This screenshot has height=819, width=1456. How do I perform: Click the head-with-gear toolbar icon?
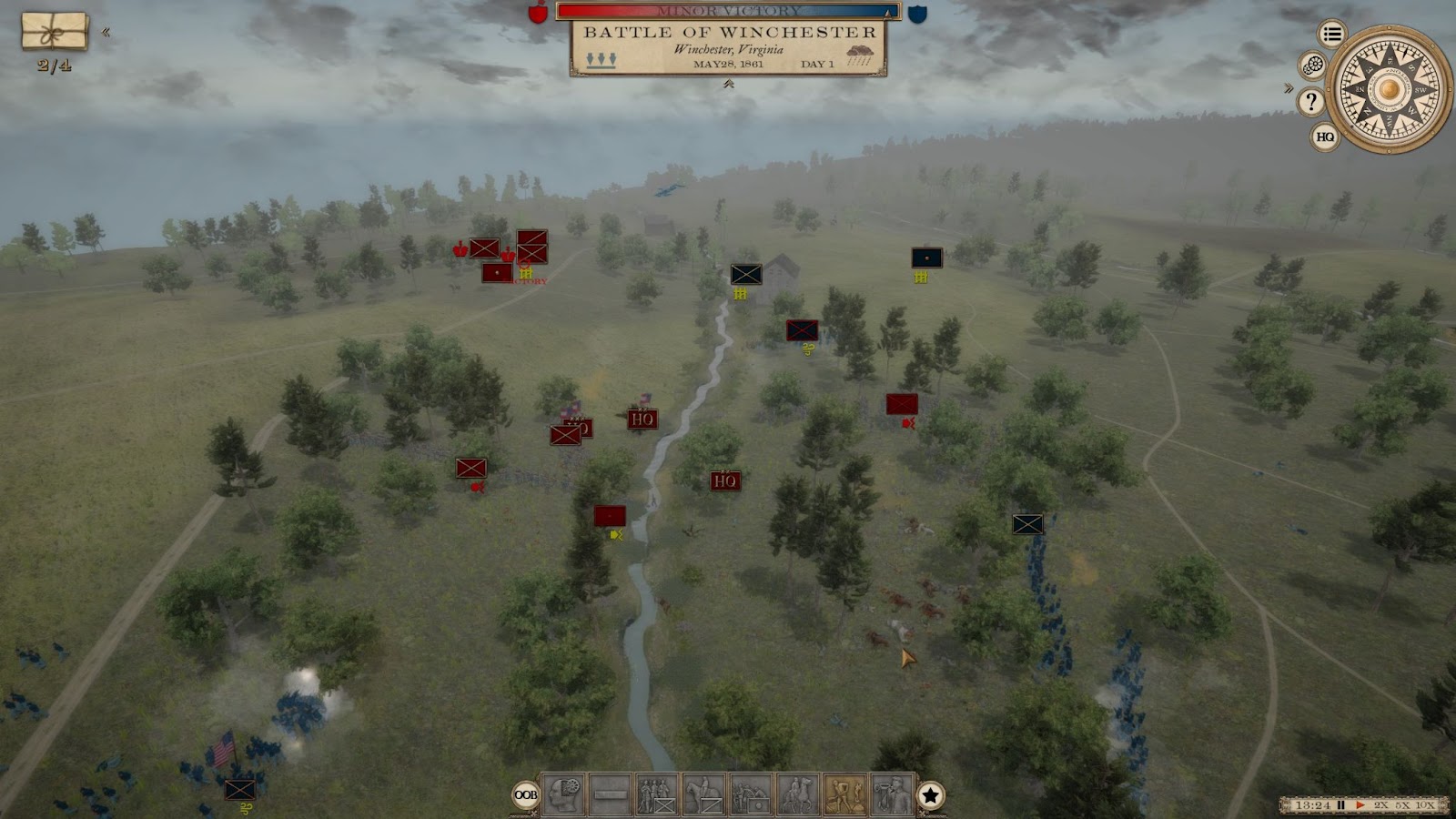point(563,794)
